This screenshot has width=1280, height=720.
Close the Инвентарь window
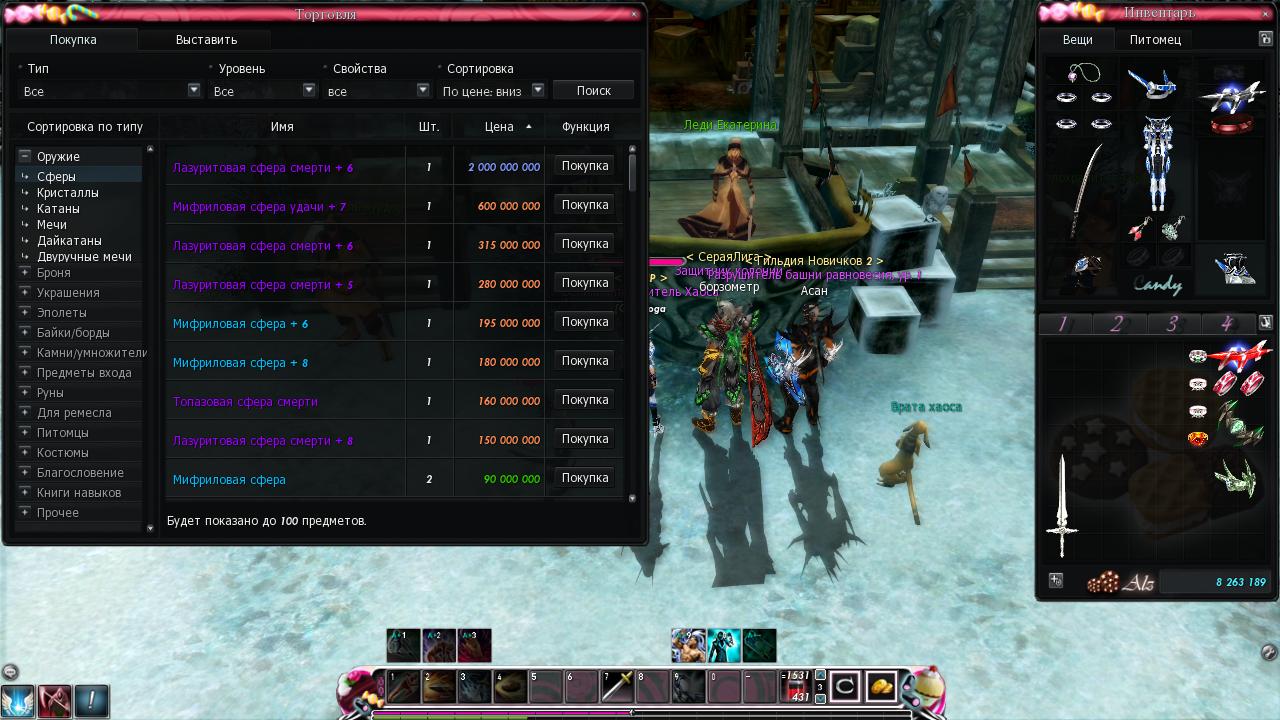click(1266, 13)
